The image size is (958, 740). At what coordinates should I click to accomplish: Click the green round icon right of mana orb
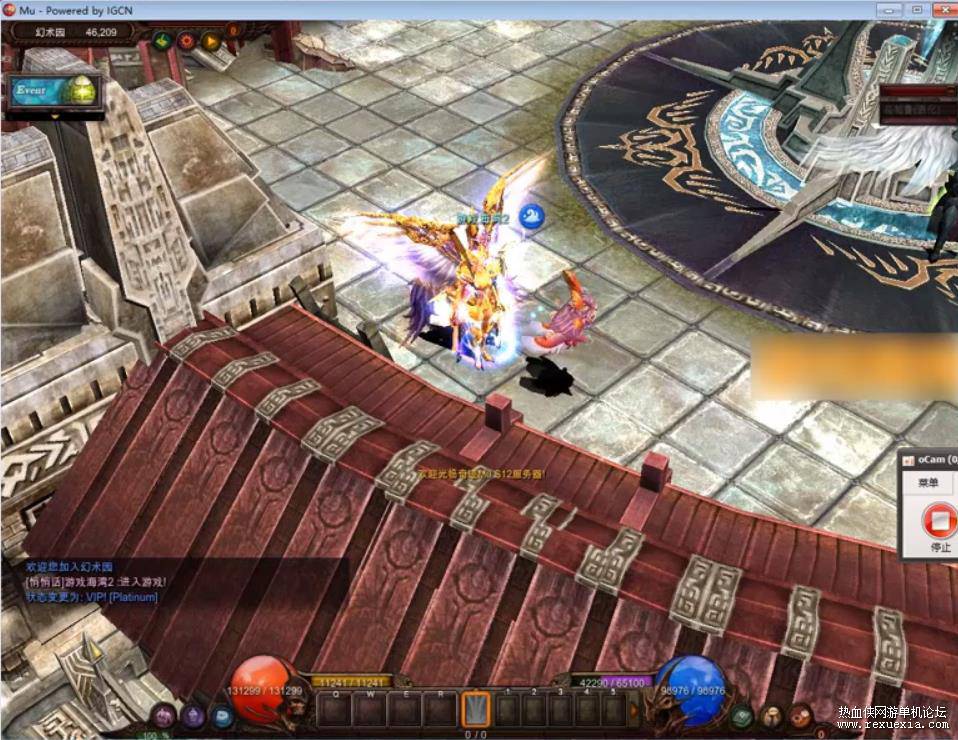click(741, 716)
